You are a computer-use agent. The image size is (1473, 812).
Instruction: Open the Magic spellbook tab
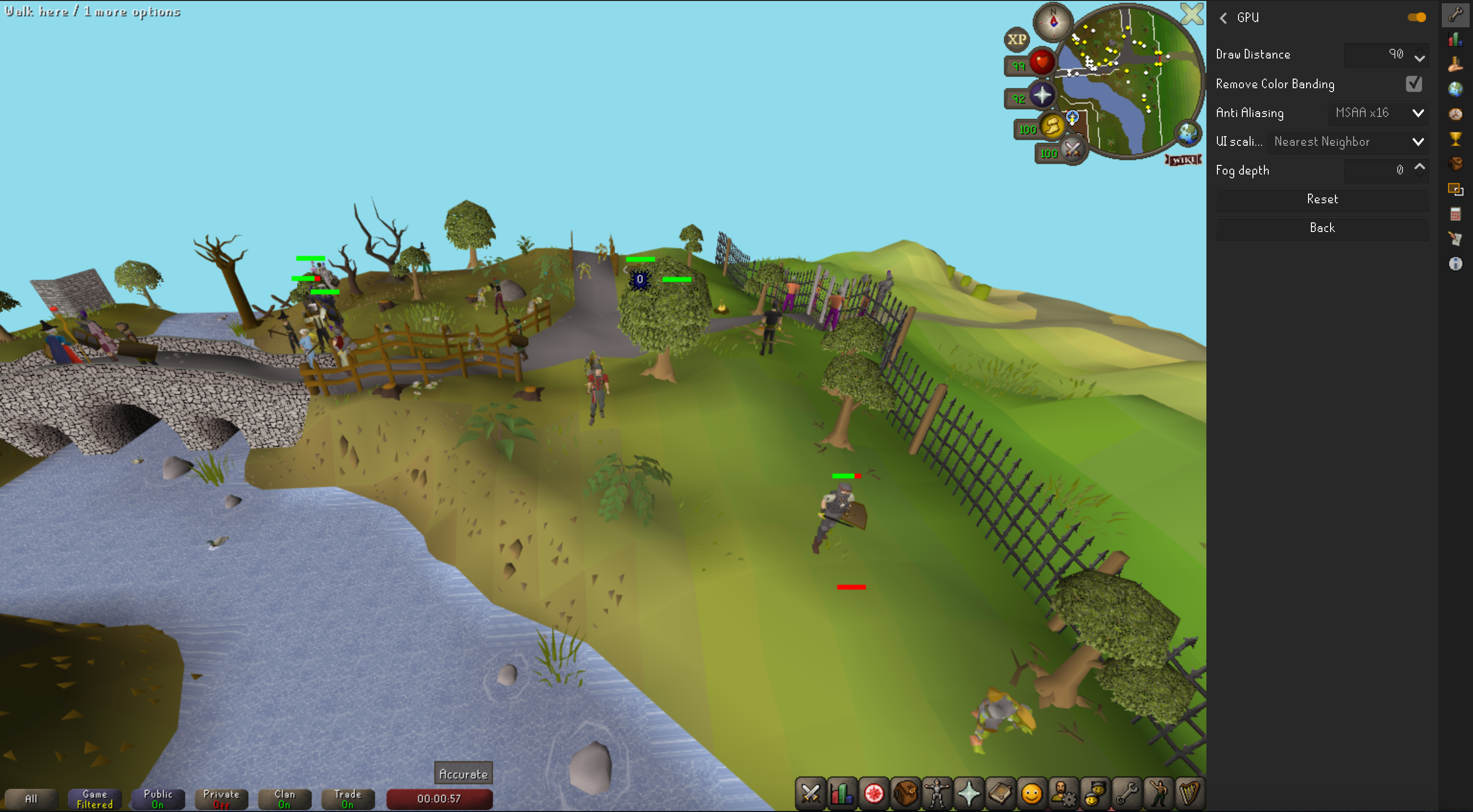point(1000,794)
